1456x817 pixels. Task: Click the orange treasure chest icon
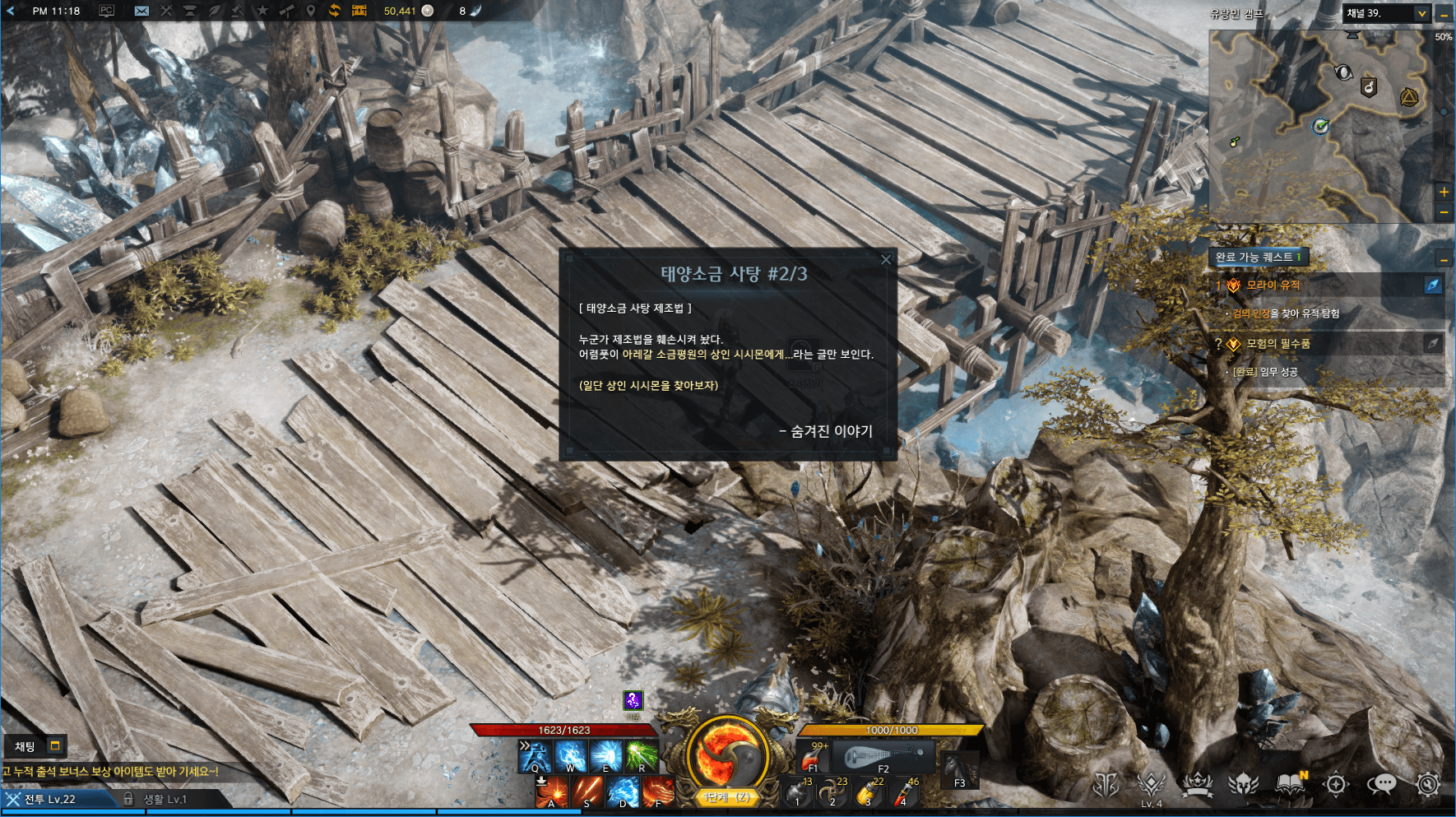[x=359, y=11]
